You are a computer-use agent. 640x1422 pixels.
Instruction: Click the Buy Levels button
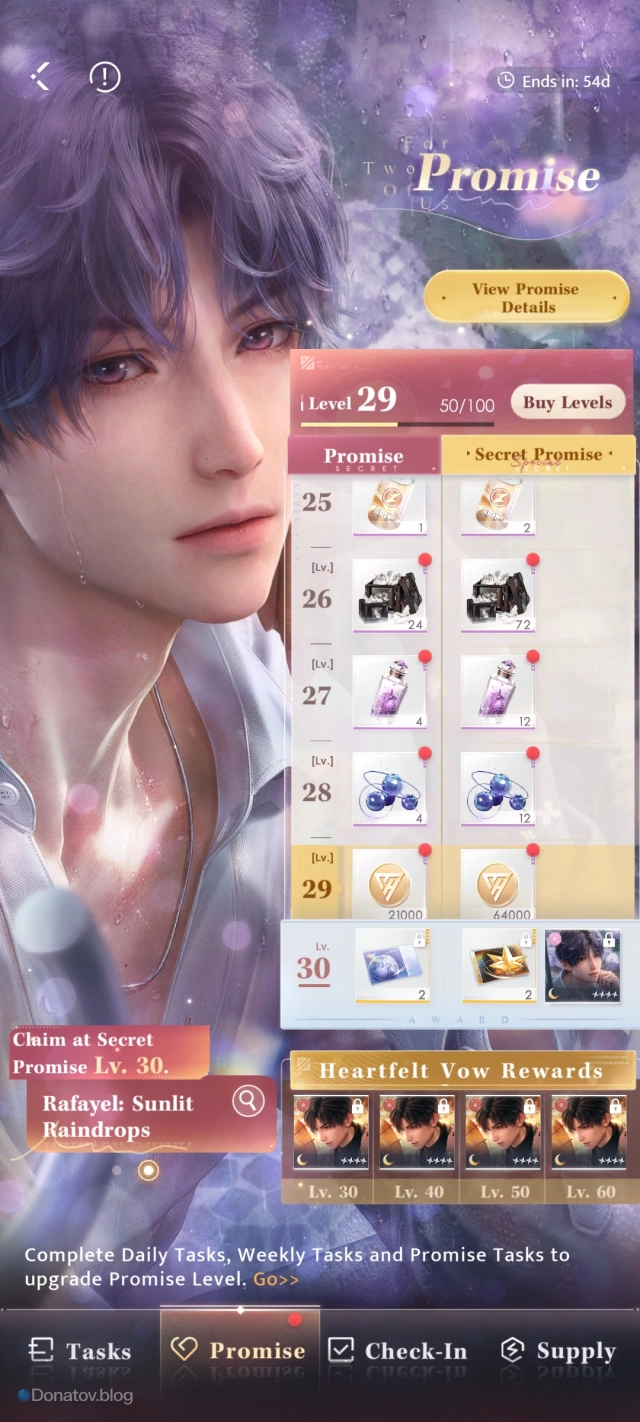(x=567, y=403)
